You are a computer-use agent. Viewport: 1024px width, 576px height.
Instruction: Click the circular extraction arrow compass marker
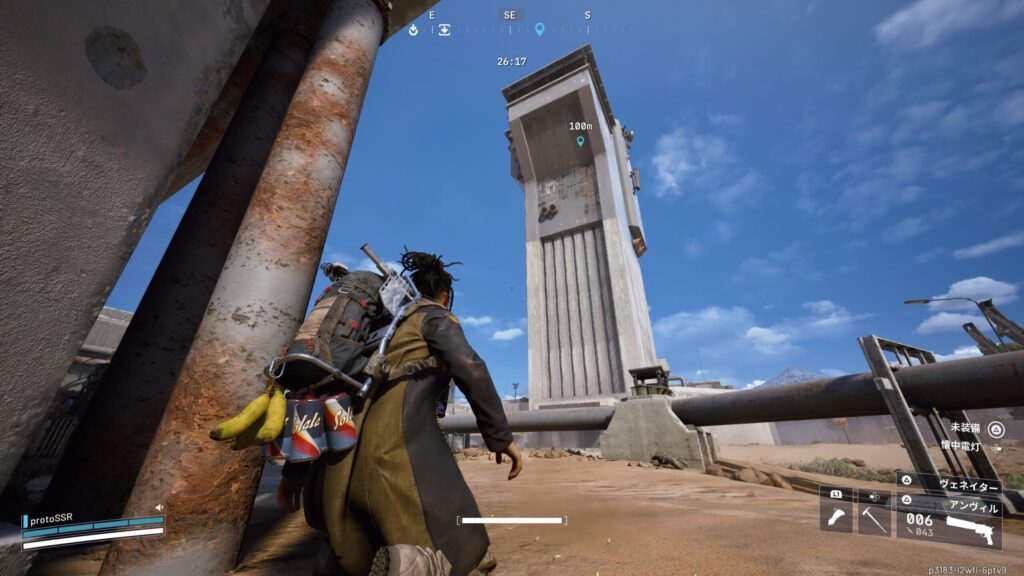click(x=413, y=30)
